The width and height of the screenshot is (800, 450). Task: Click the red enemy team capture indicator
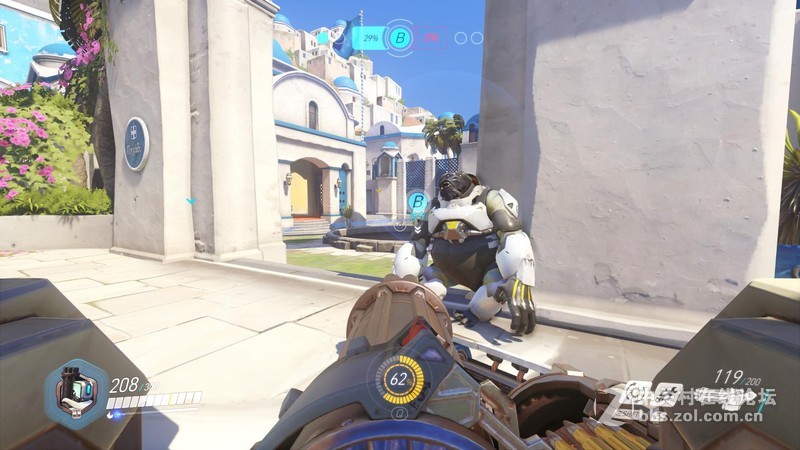point(432,39)
